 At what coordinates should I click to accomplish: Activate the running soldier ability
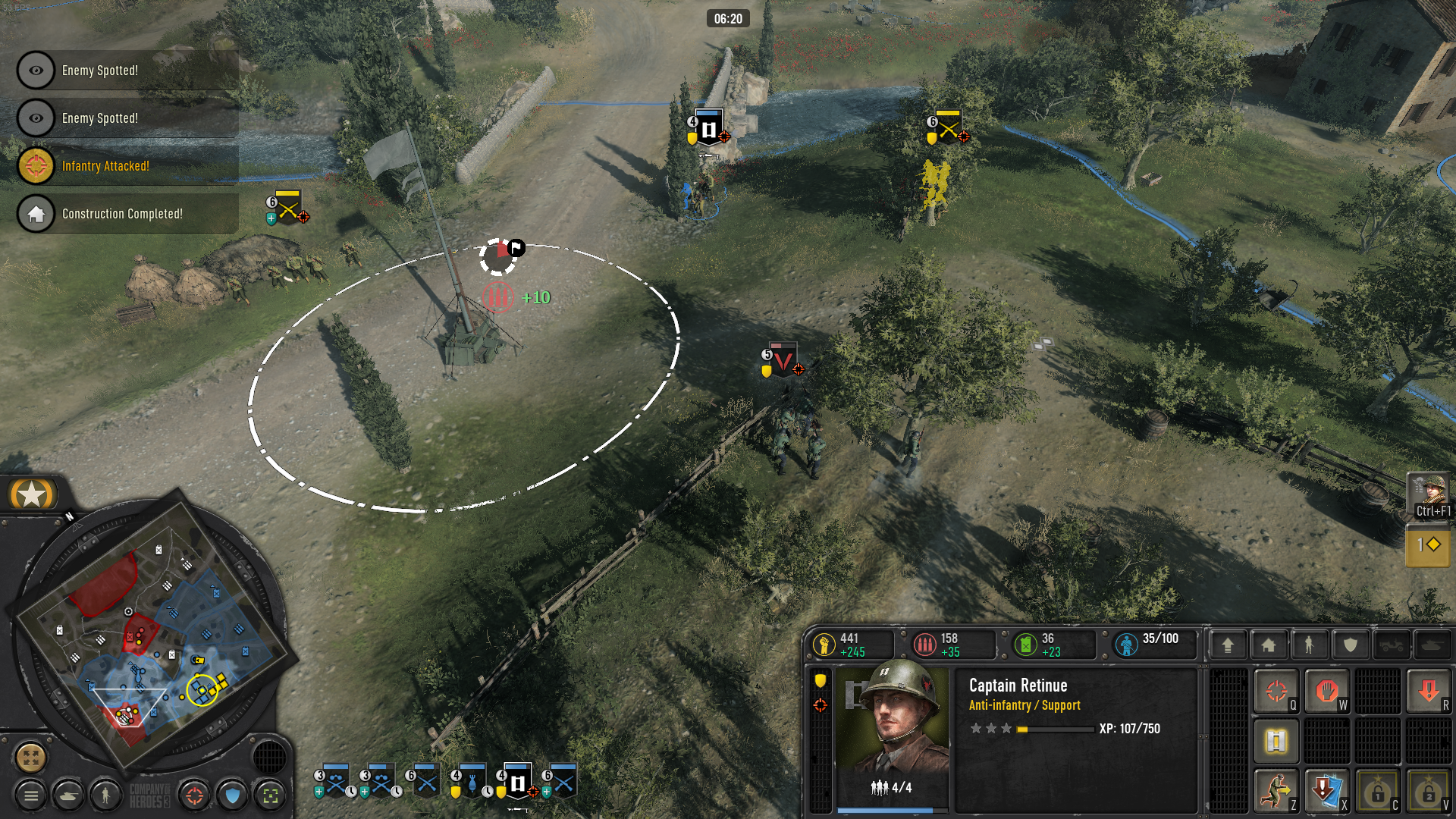(x=1276, y=791)
